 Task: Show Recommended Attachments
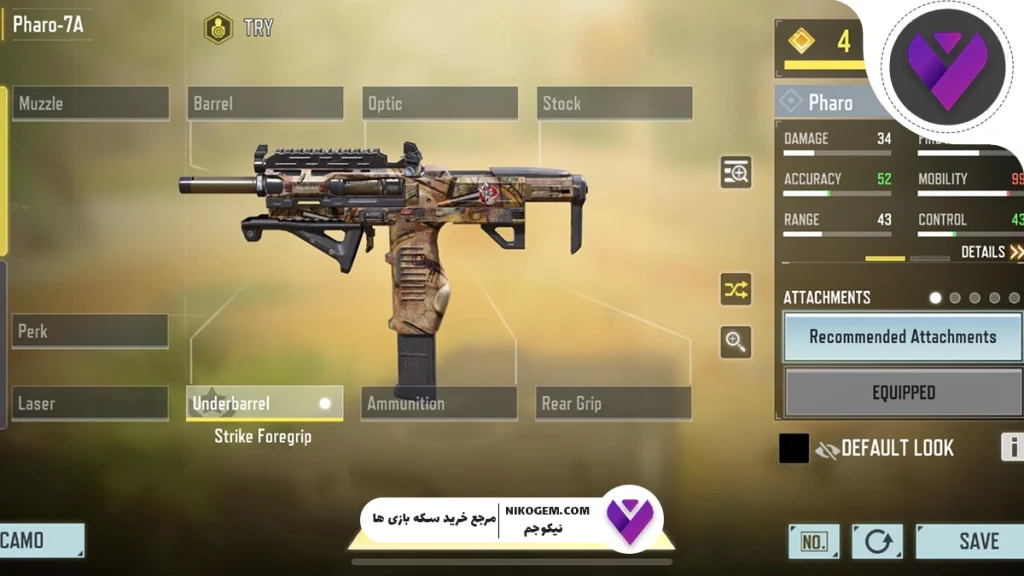coord(902,337)
